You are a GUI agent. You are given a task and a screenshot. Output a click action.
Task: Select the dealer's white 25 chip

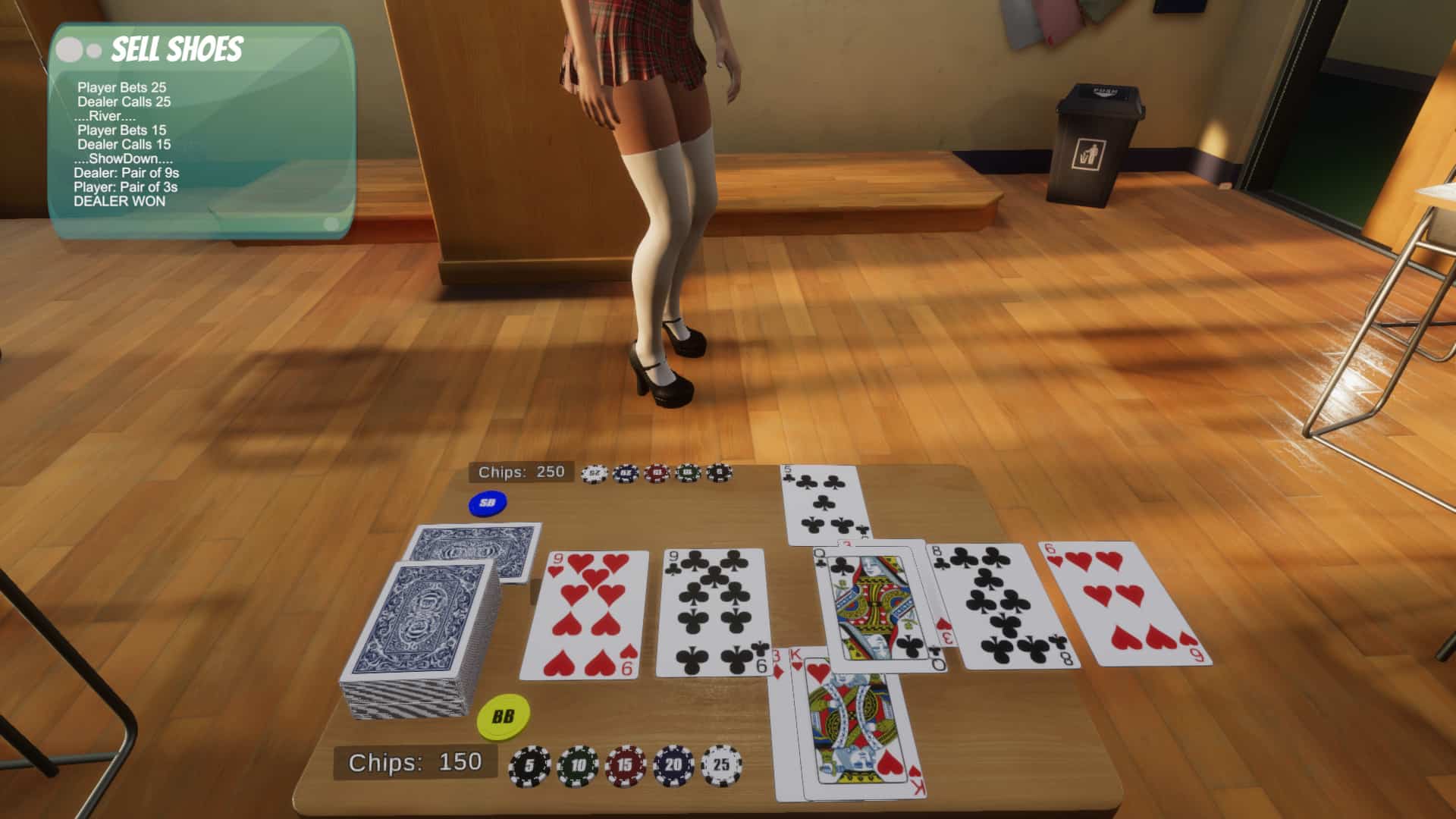(595, 472)
